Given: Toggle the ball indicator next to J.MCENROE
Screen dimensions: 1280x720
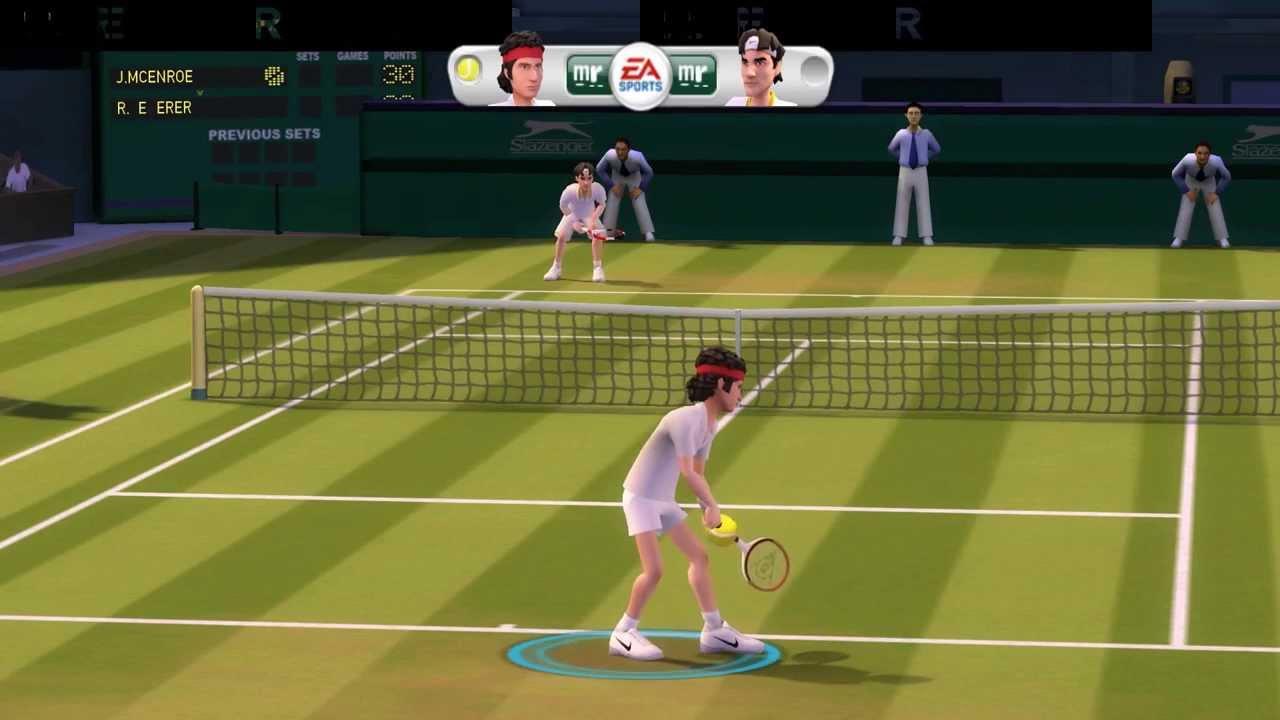Looking at the screenshot, I should click(x=274, y=77).
